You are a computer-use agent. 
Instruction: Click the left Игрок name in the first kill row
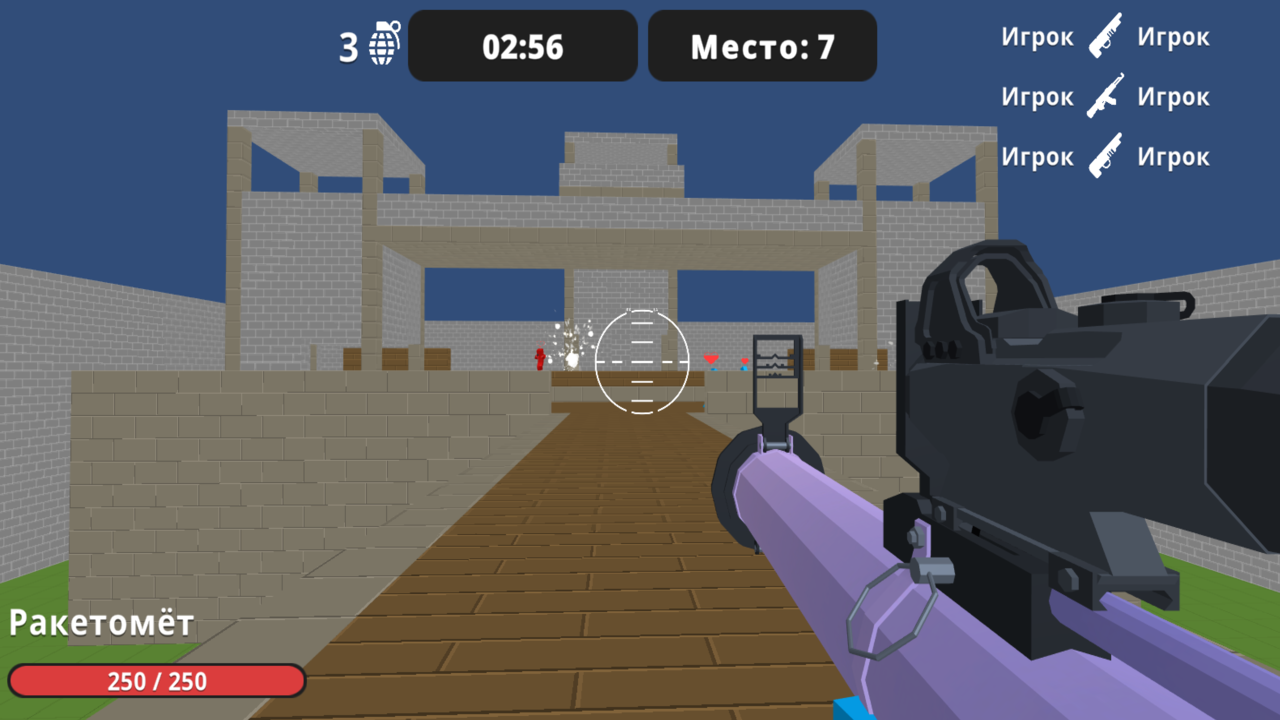click(1036, 36)
